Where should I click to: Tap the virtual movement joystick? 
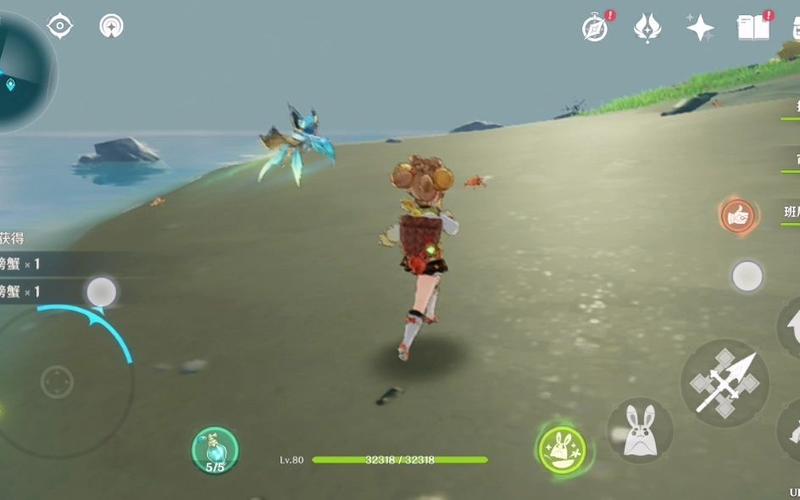pos(57,382)
